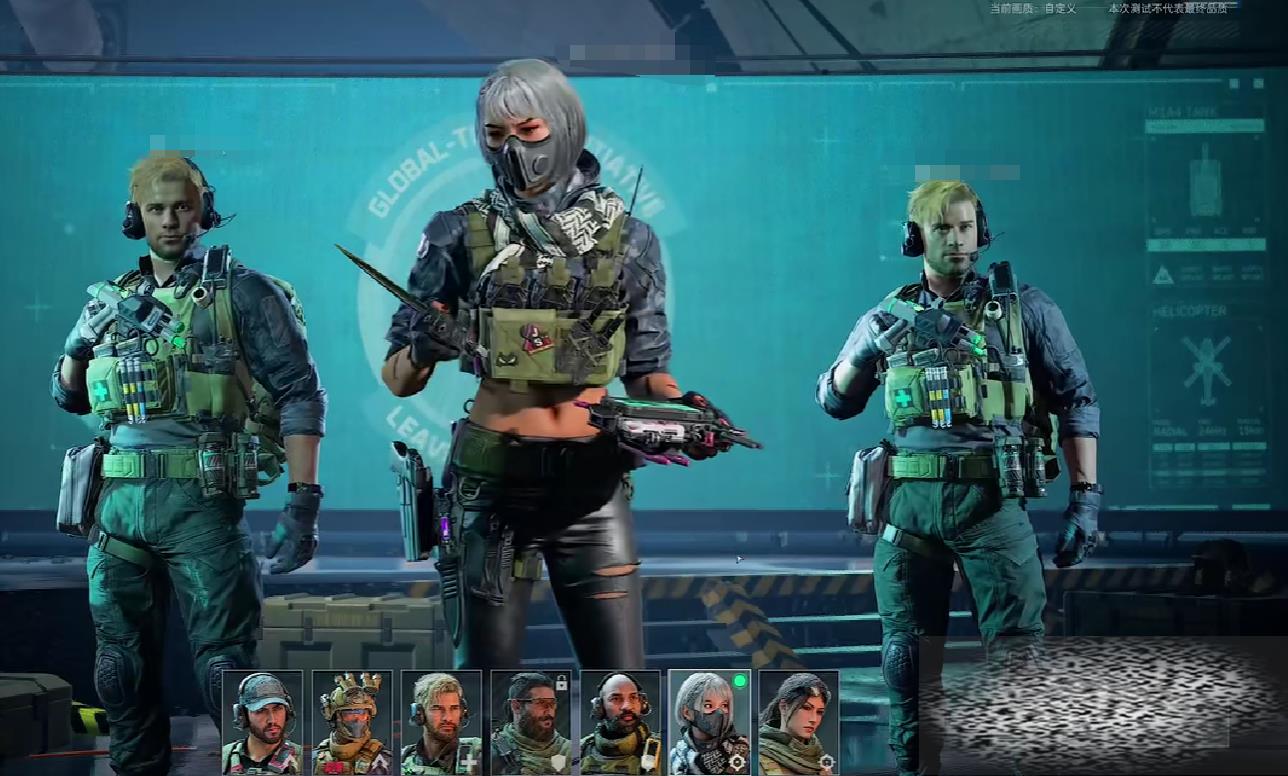This screenshot has width=1288, height=776.
Task: Select the silver-haired masked operator portrait
Action: click(709, 722)
